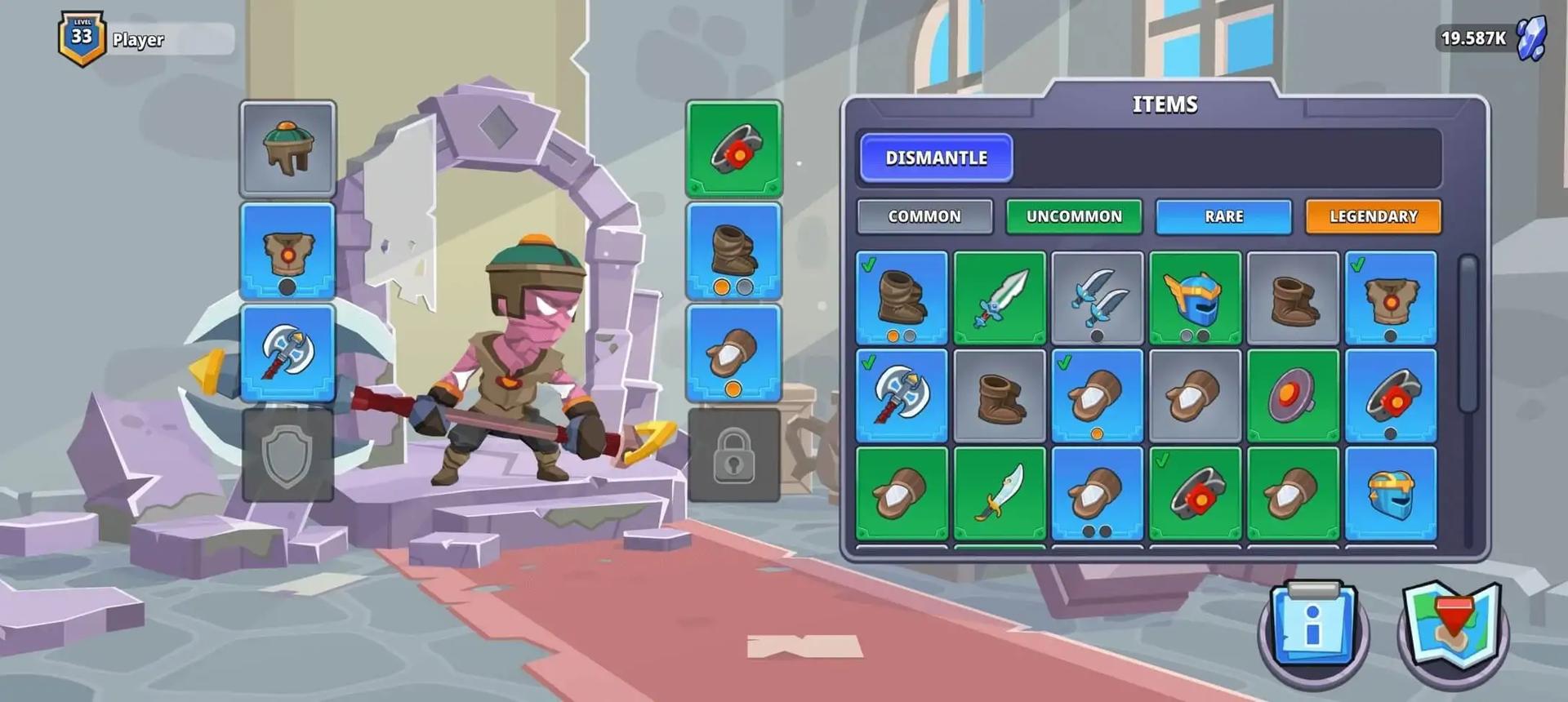Click the Dismantle button
This screenshot has width=1568, height=702.
pyautogui.click(x=936, y=158)
